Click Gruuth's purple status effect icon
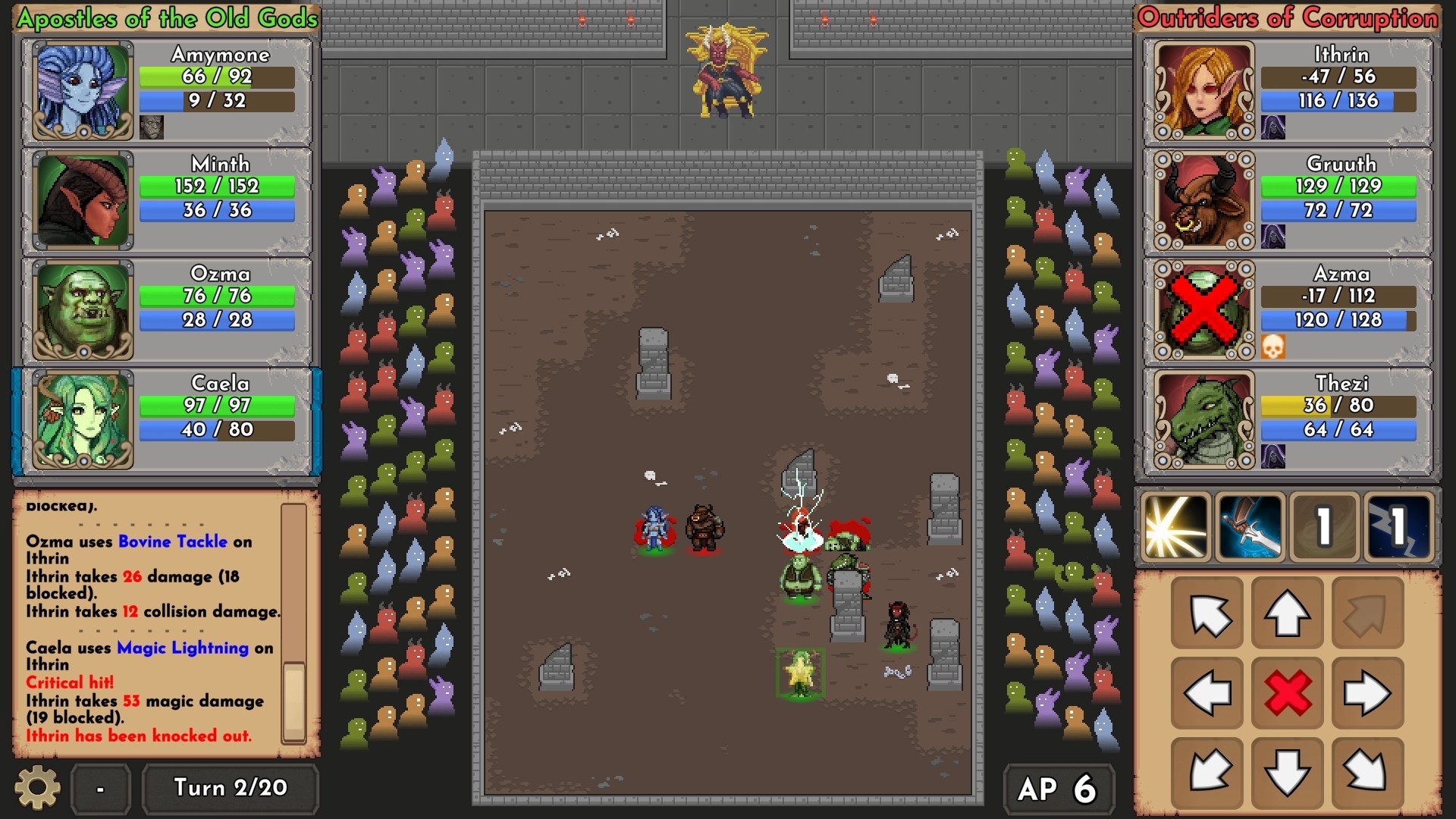This screenshot has height=819, width=1456. 1274,237
